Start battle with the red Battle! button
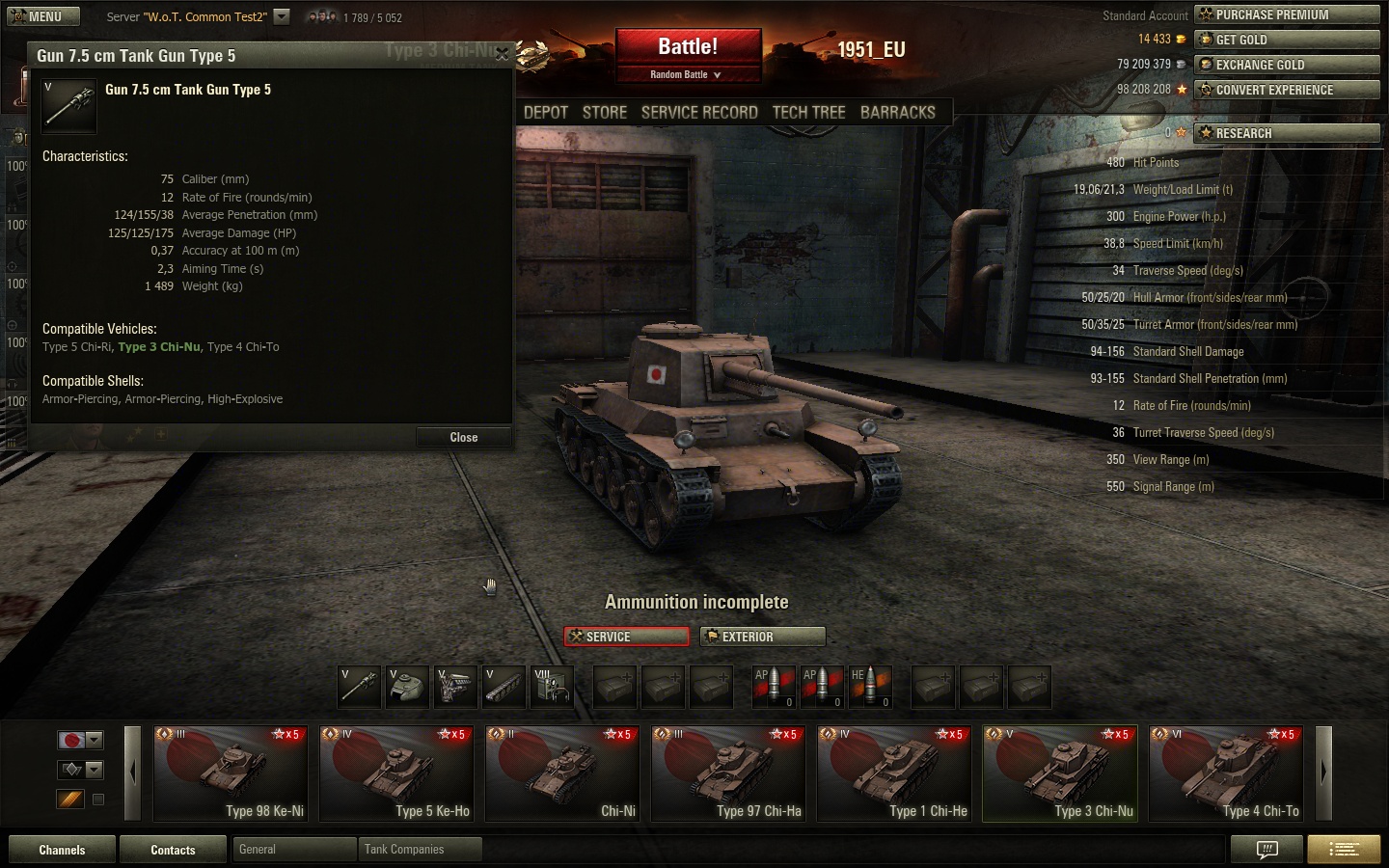Screen dimensions: 1389x868 coord(688,47)
